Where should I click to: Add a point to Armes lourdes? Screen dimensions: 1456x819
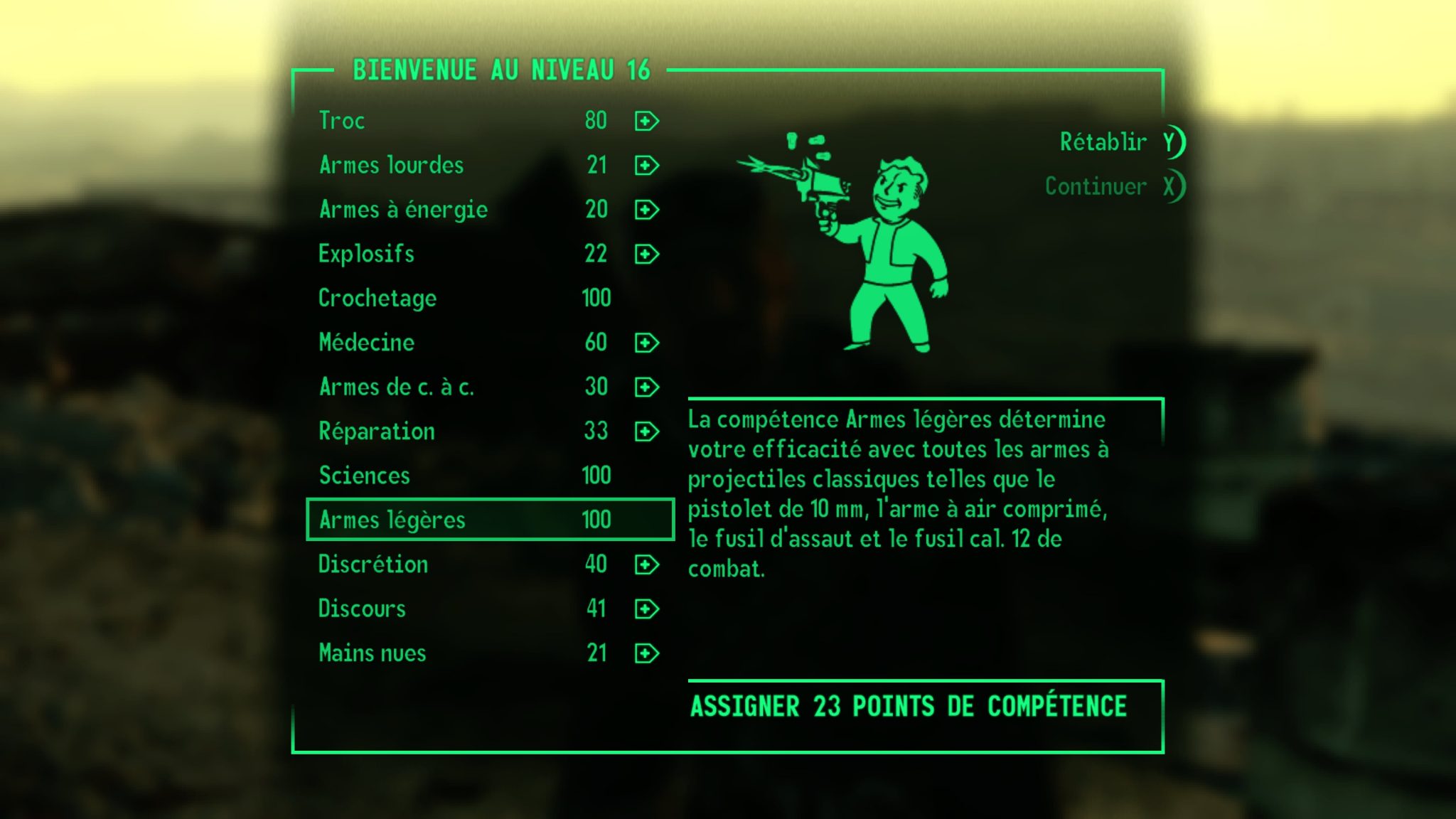(x=646, y=166)
